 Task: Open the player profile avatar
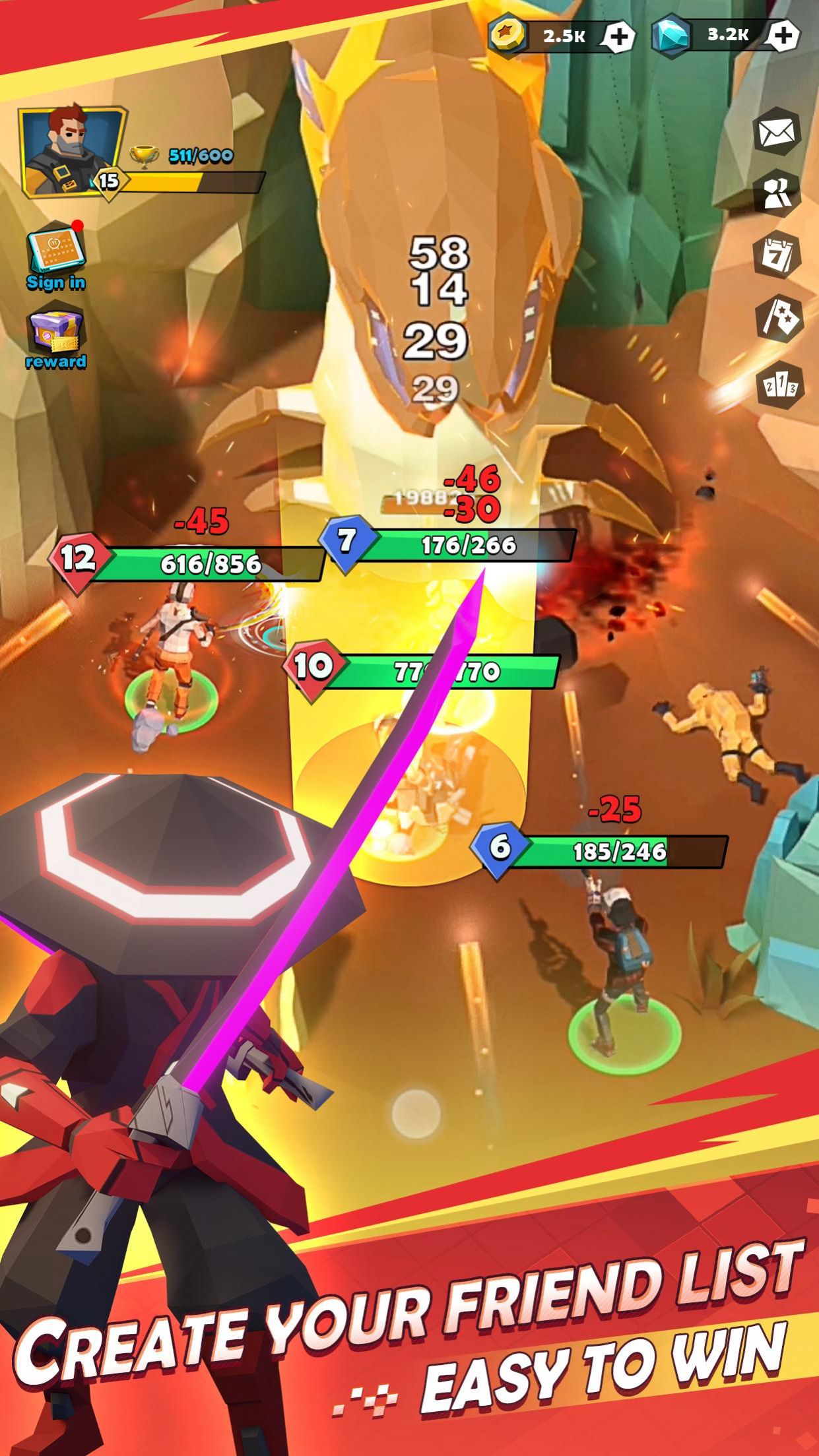[71, 151]
